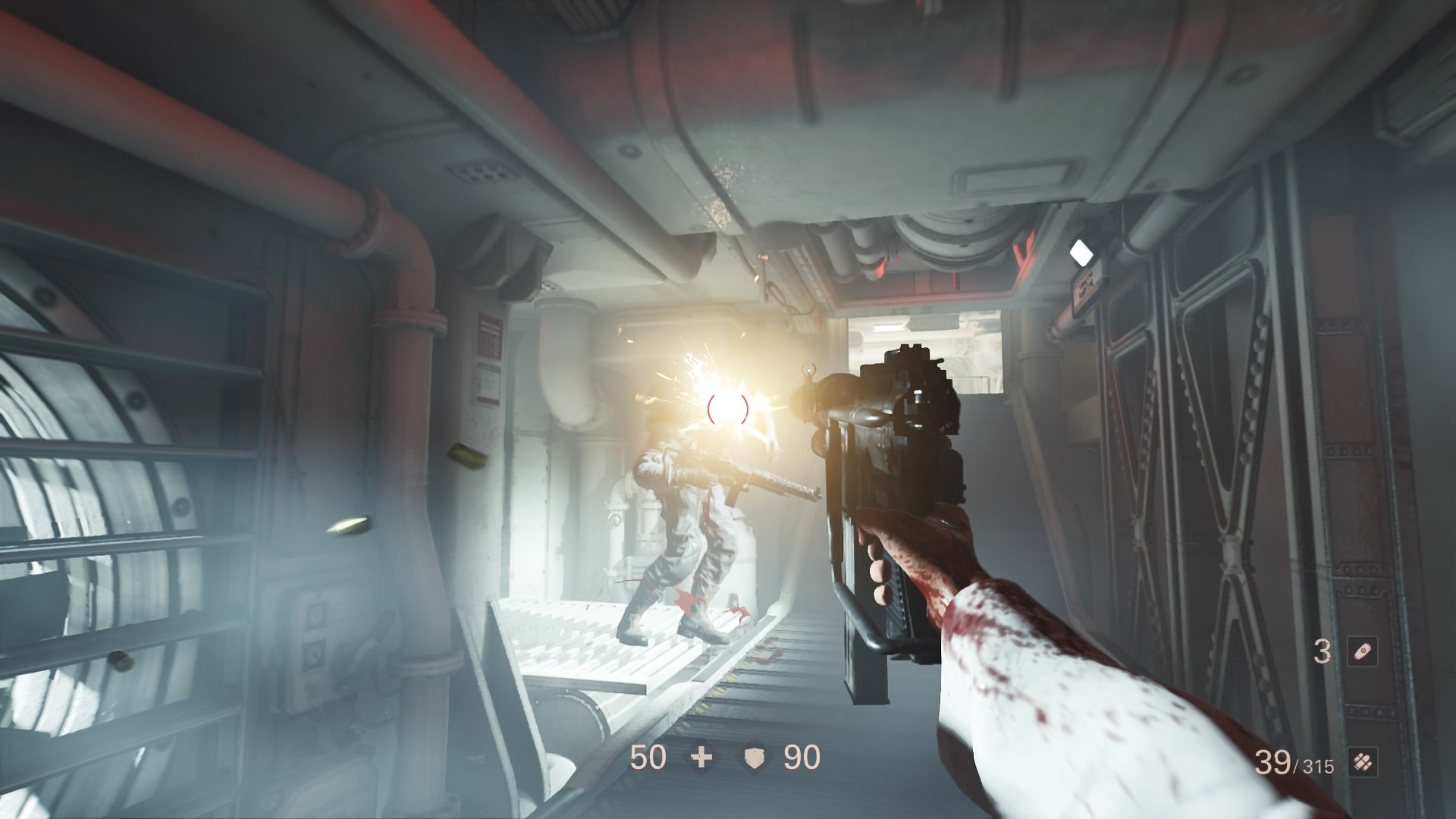
Task: Click the health cross icon
Action: (702, 758)
